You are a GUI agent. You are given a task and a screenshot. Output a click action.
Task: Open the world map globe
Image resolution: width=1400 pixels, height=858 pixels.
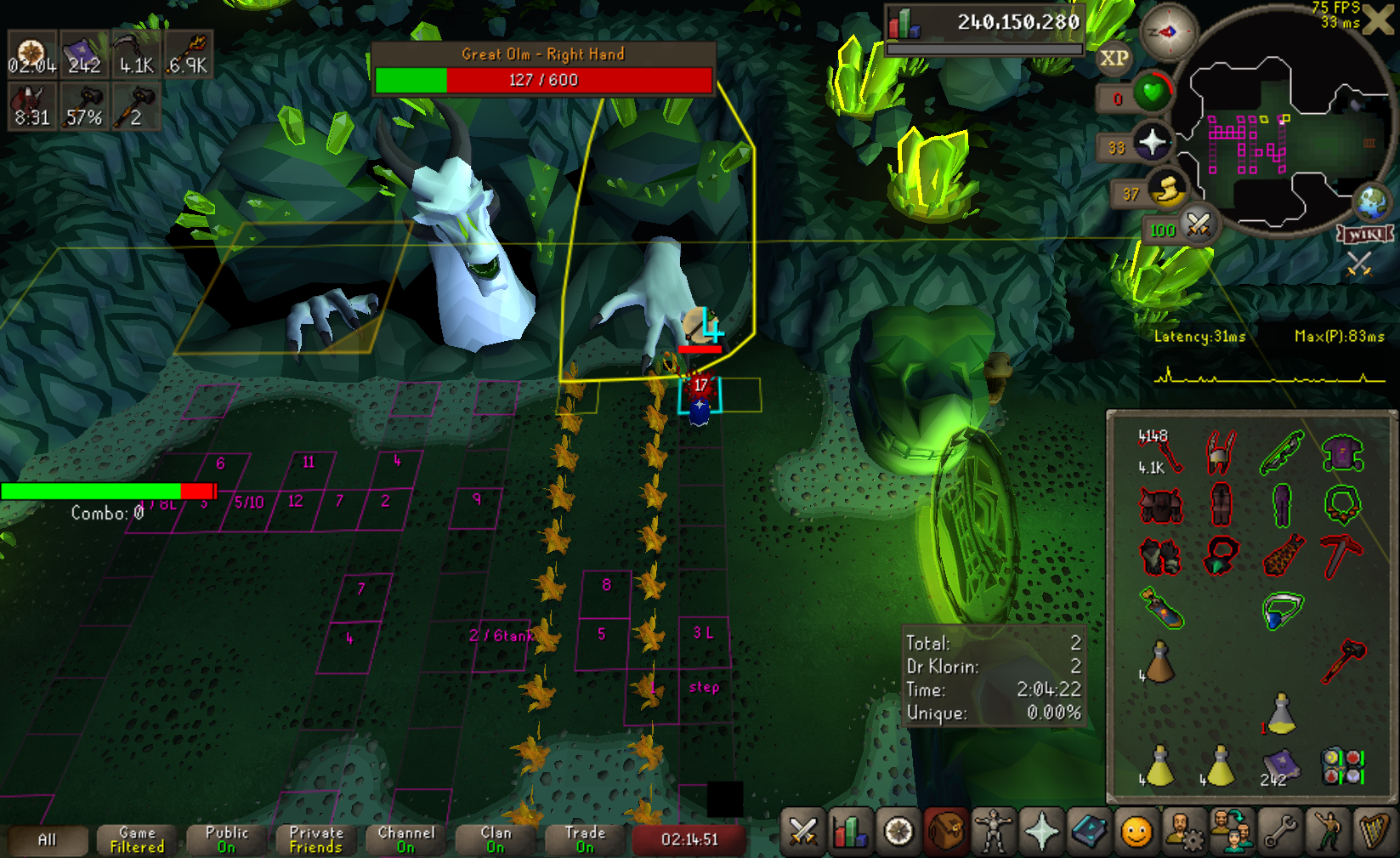(x=1370, y=203)
